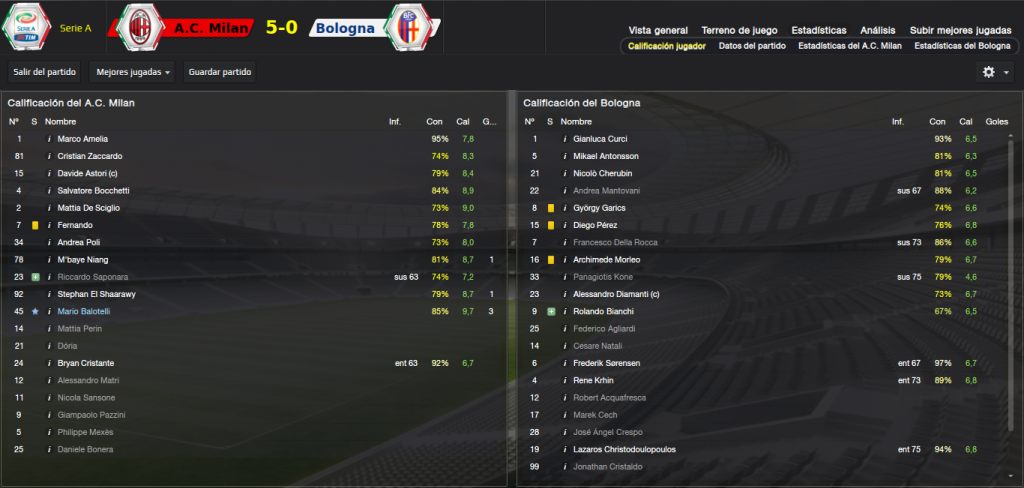Click A.C. Milan team name in header
Image resolution: width=1024 pixels, height=488 pixels.
[213, 28]
